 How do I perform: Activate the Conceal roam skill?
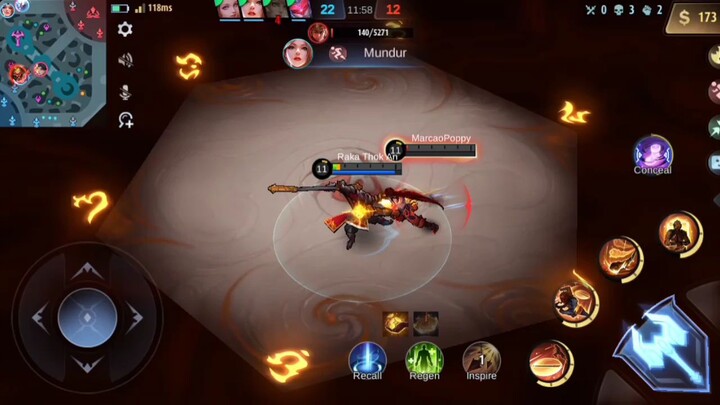[x=652, y=153]
